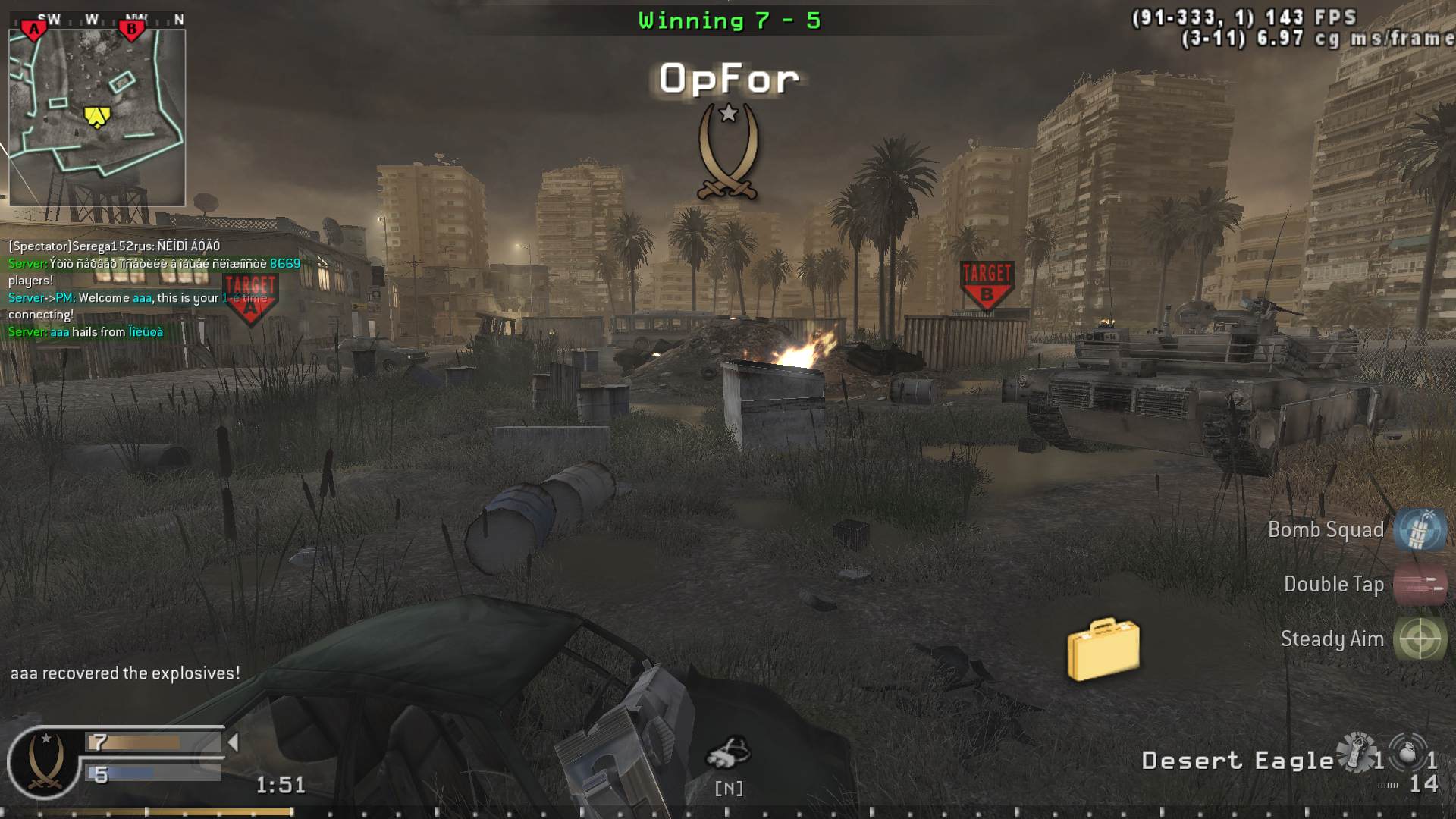Click the red B flag on the minimap
The image size is (1456, 819).
133,27
